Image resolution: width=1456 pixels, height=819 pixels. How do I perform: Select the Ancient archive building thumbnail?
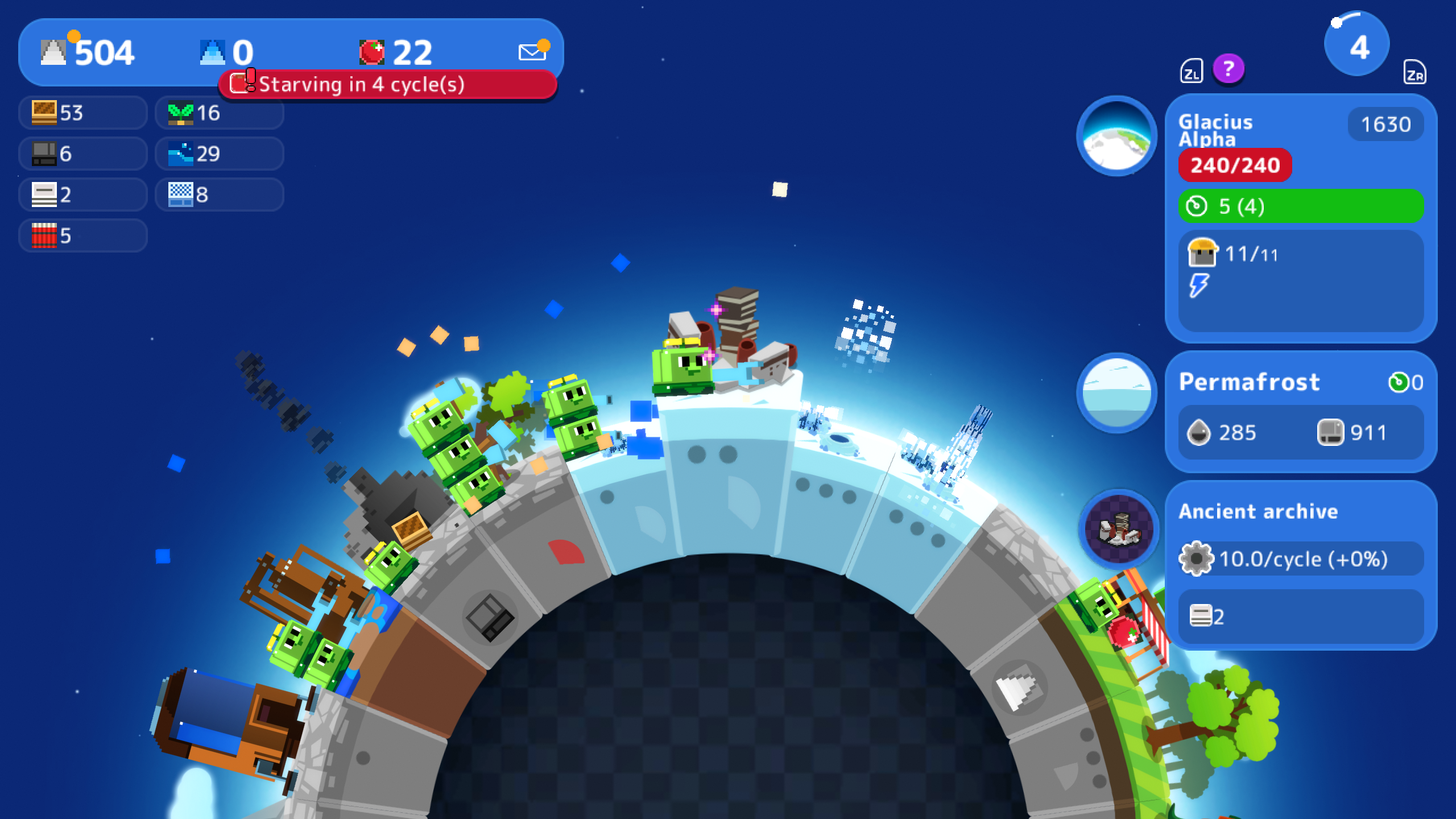coord(1119,529)
